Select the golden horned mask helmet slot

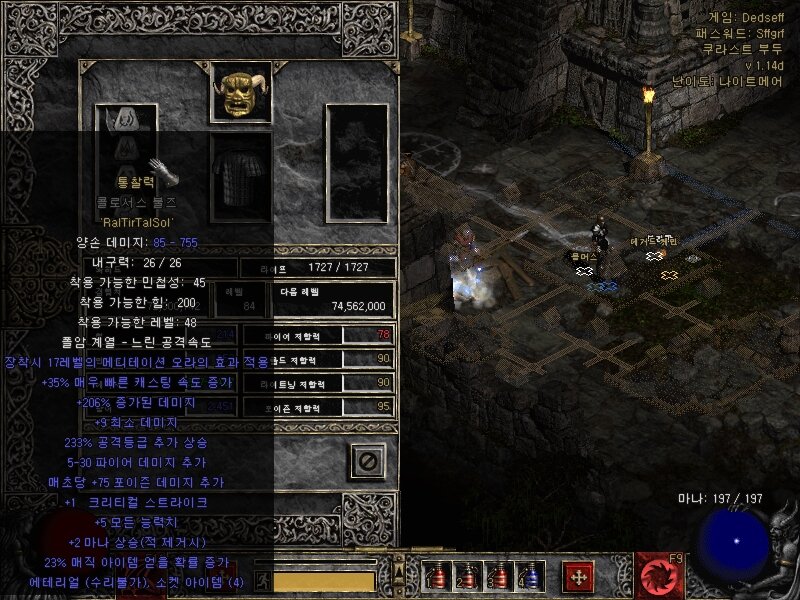click(241, 93)
